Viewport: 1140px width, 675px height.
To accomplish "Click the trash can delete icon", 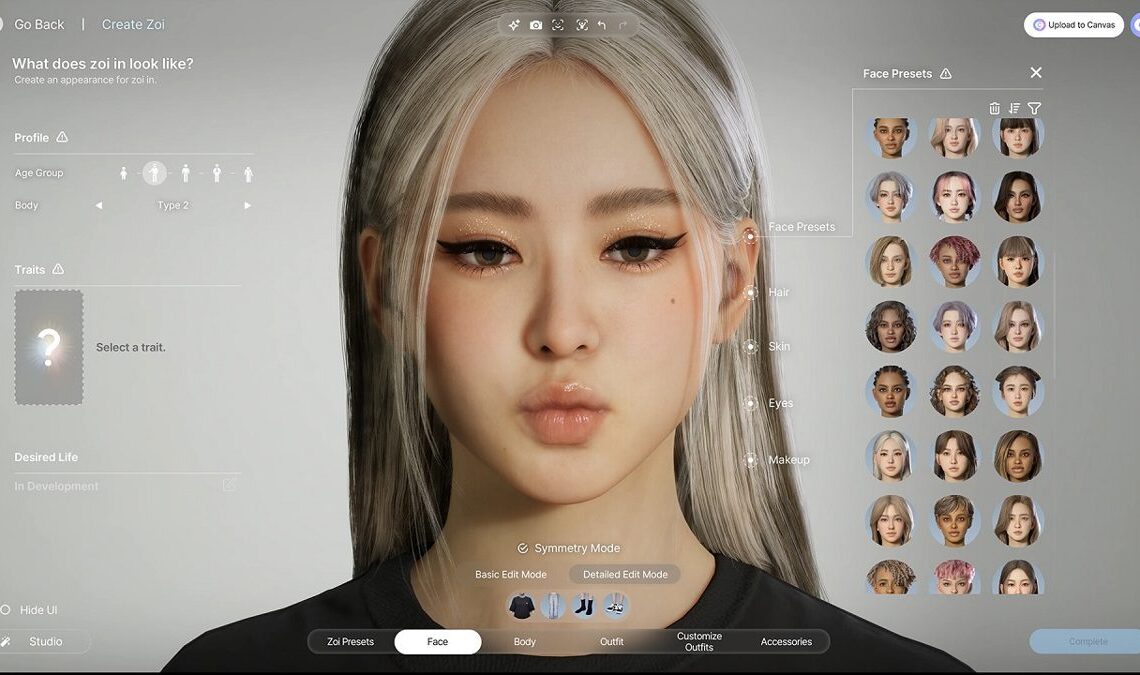I will [x=994, y=108].
